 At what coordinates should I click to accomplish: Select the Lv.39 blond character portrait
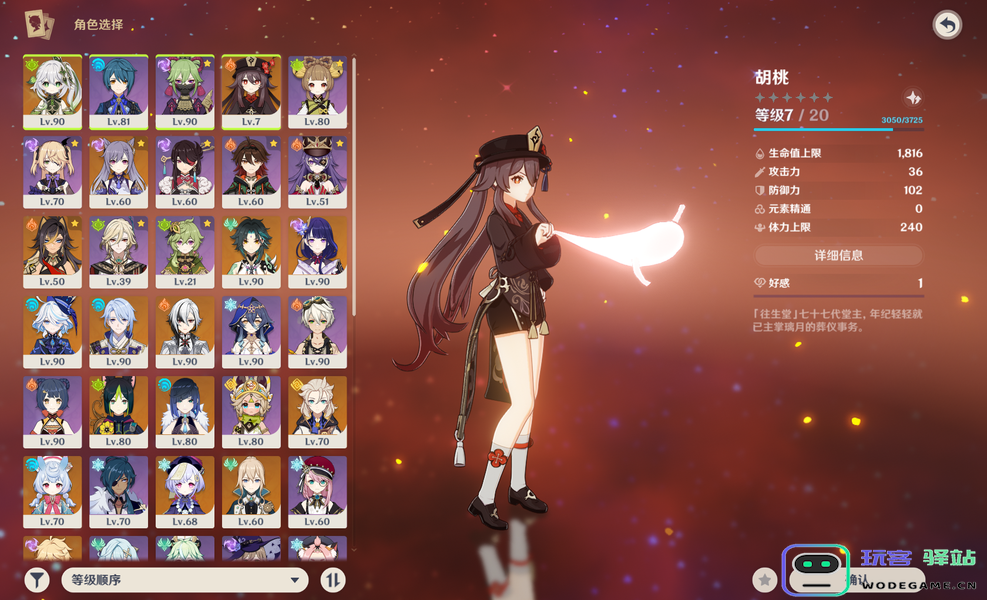119,252
